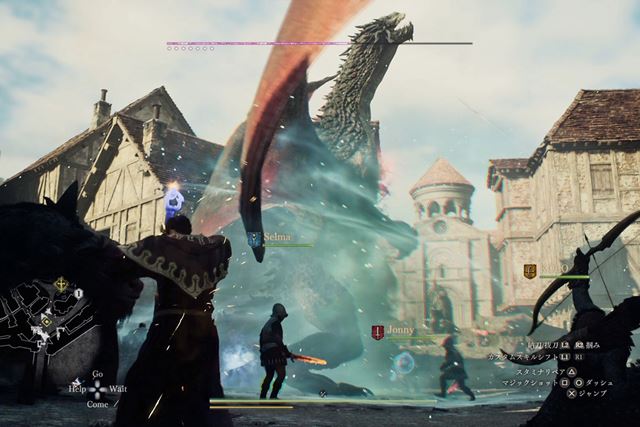Select pawn Selma's blue vocation icon
The height and width of the screenshot is (427, 640).
(x=254, y=238)
